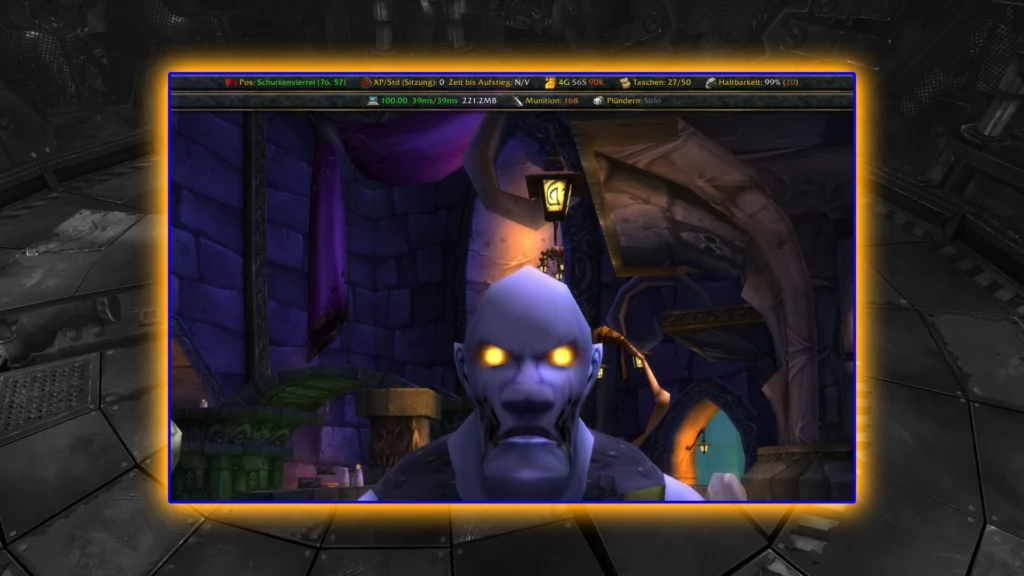The height and width of the screenshot is (576, 1024).
Task: Click the performance latency and memory entry
Action: pyautogui.click(x=434, y=101)
